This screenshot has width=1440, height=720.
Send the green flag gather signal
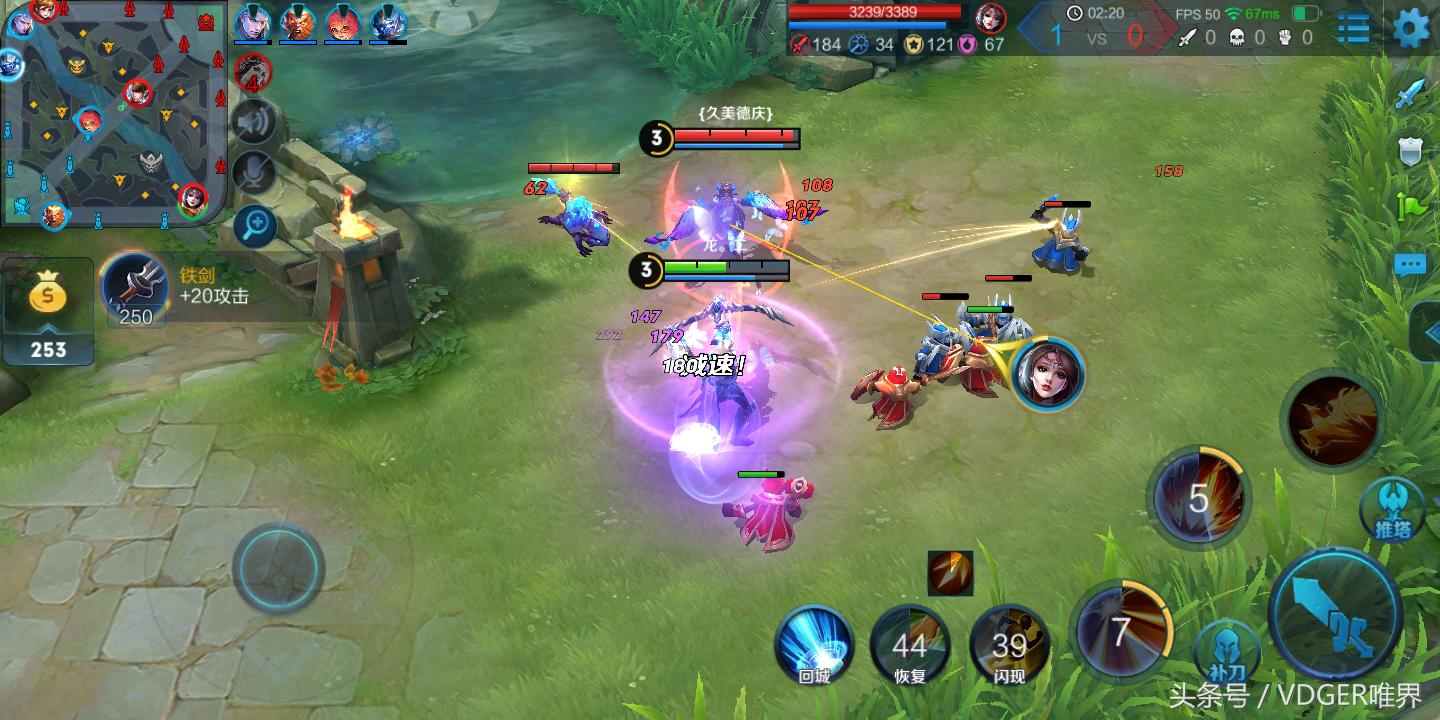tap(1411, 206)
